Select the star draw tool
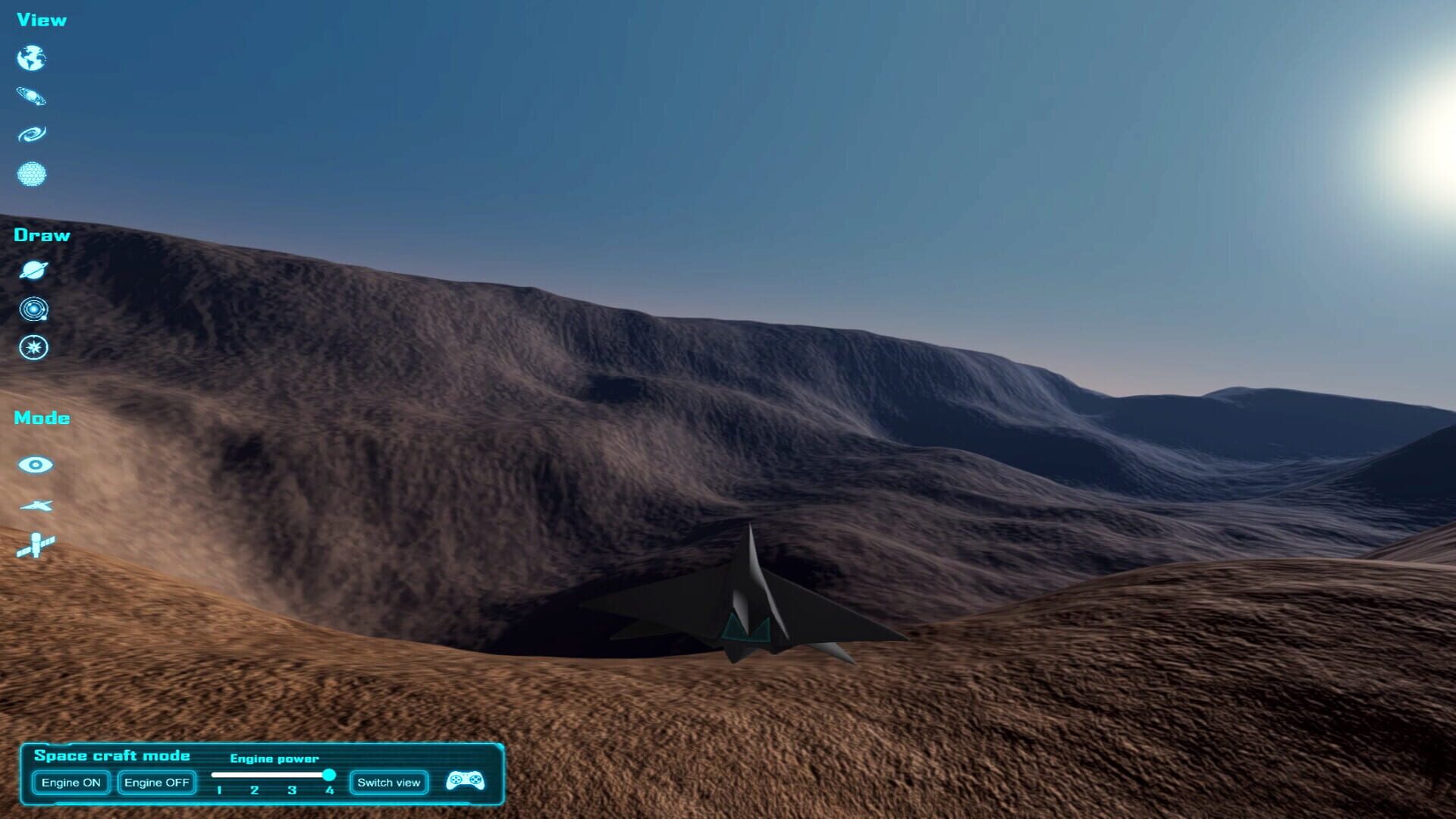 [33, 347]
